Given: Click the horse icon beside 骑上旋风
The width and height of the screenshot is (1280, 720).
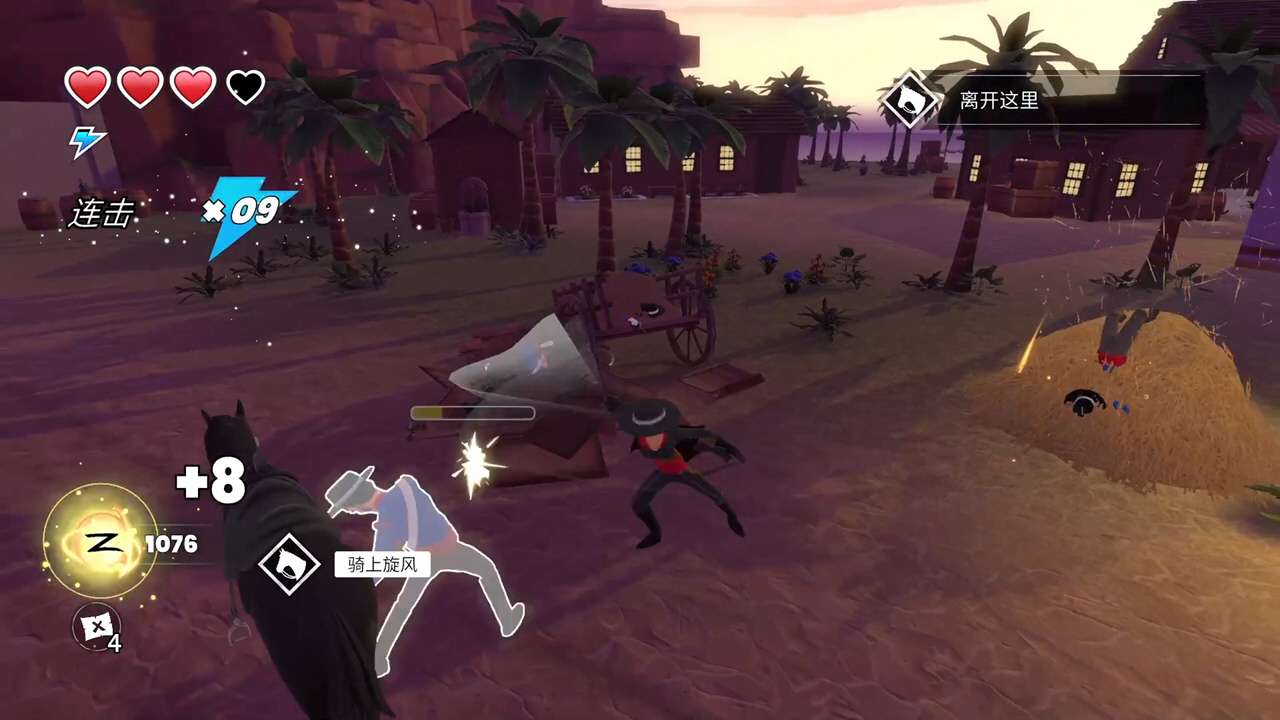Looking at the screenshot, I should pos(289,564).
